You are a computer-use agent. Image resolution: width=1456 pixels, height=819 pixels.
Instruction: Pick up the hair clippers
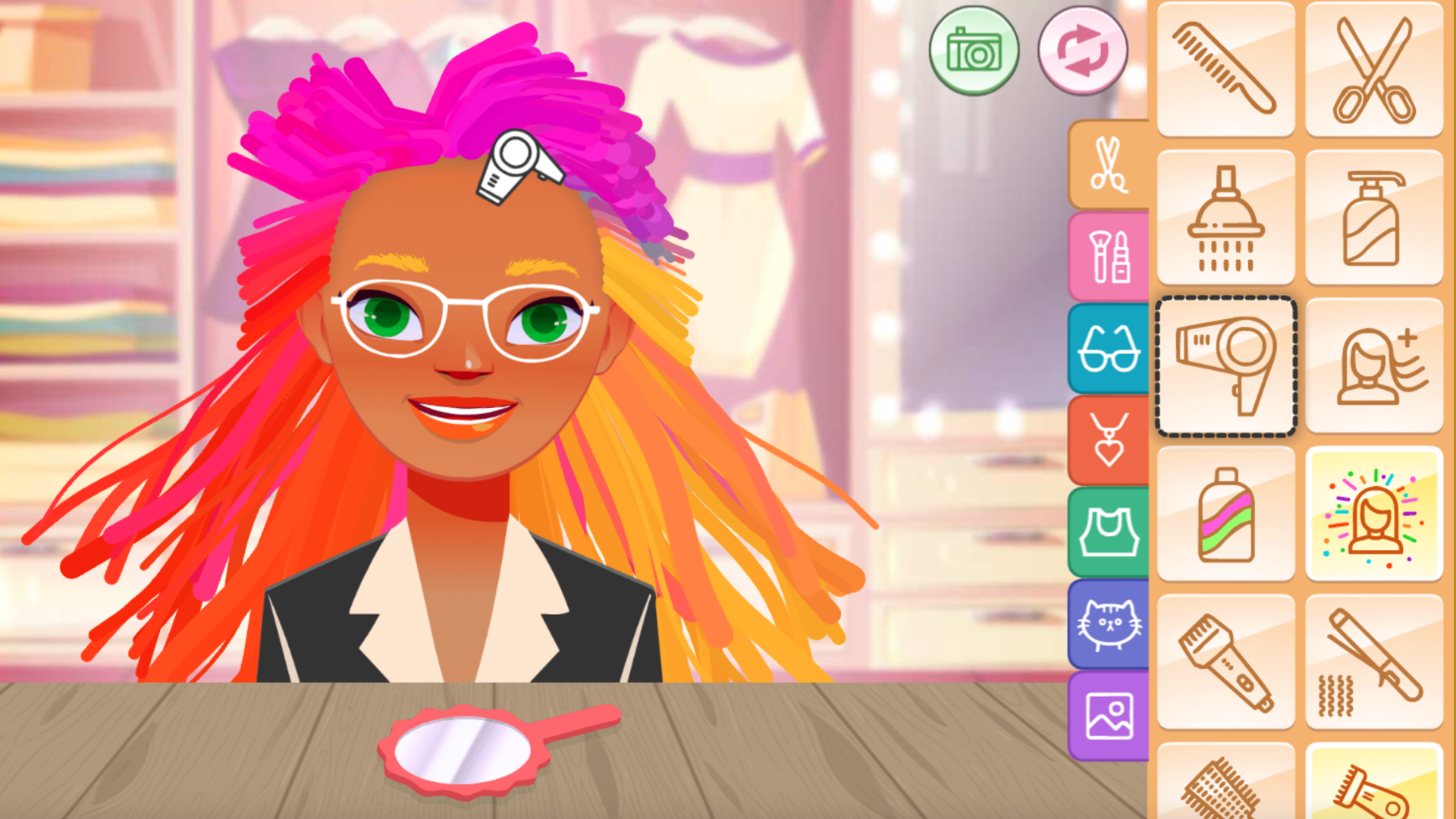pos(1225,660)
